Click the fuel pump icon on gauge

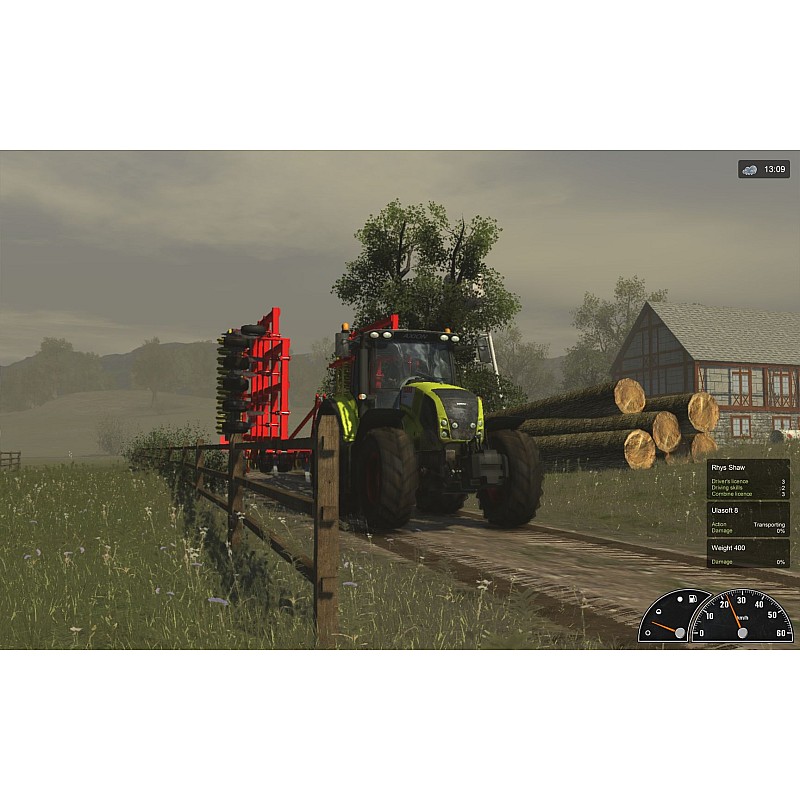[x=691, y=600]
